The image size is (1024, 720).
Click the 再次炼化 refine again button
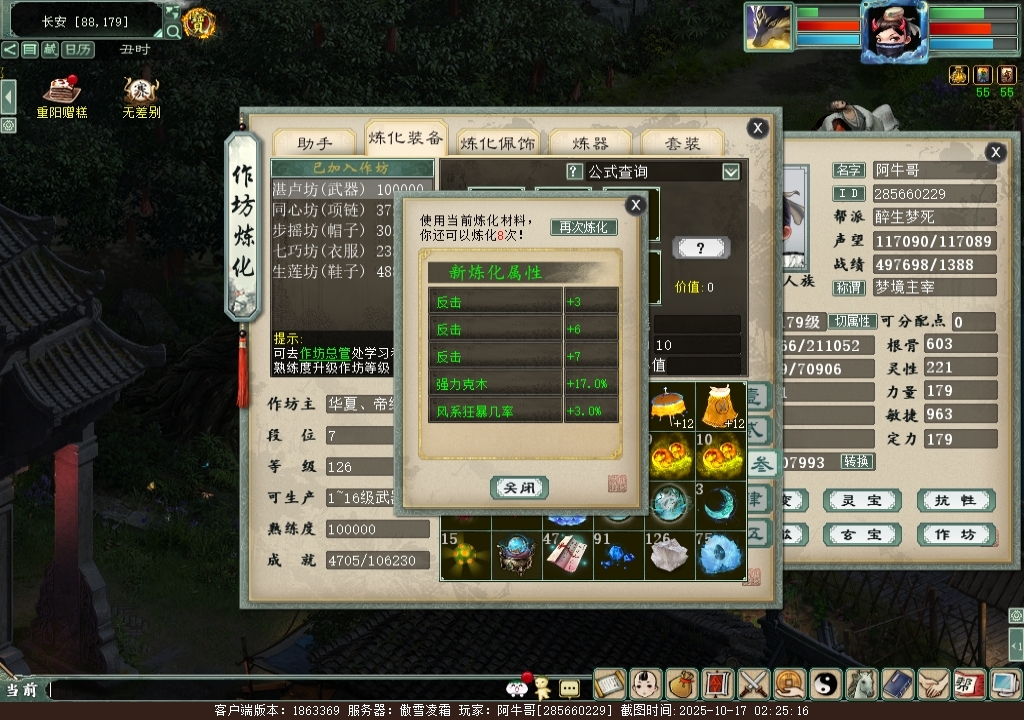coord(584,227)
